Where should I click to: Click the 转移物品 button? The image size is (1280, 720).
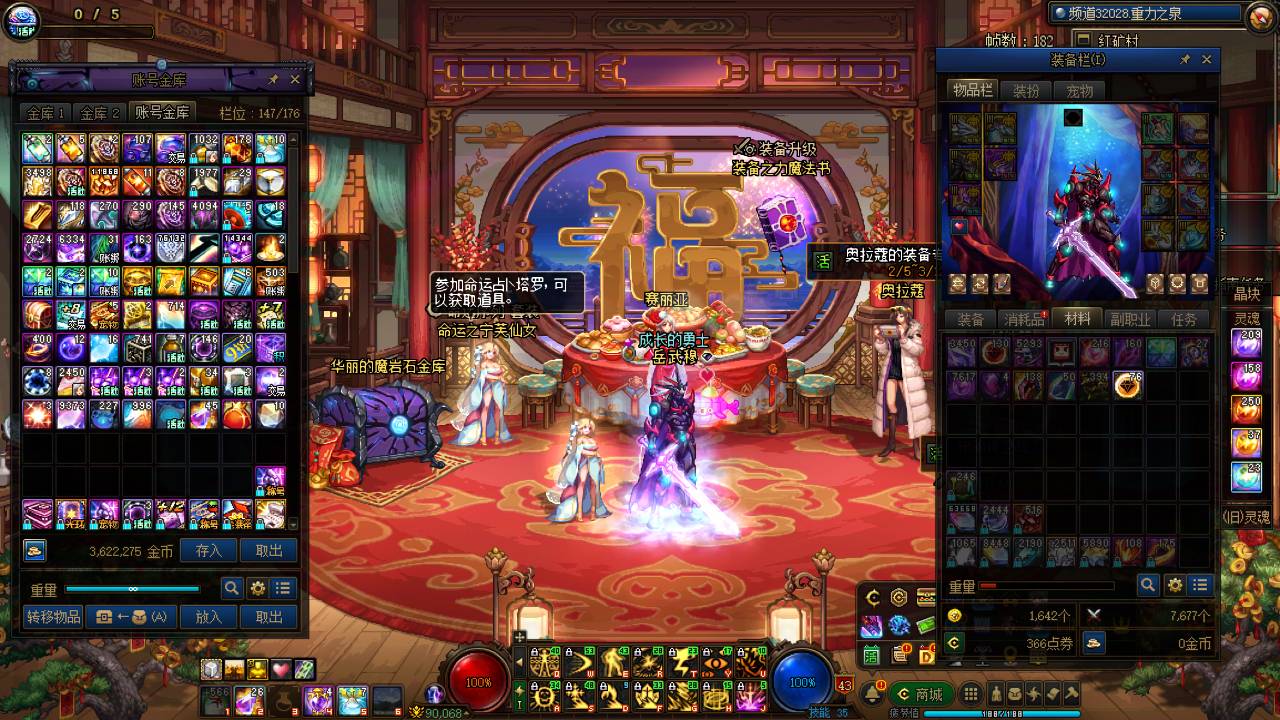pos(54,617)
